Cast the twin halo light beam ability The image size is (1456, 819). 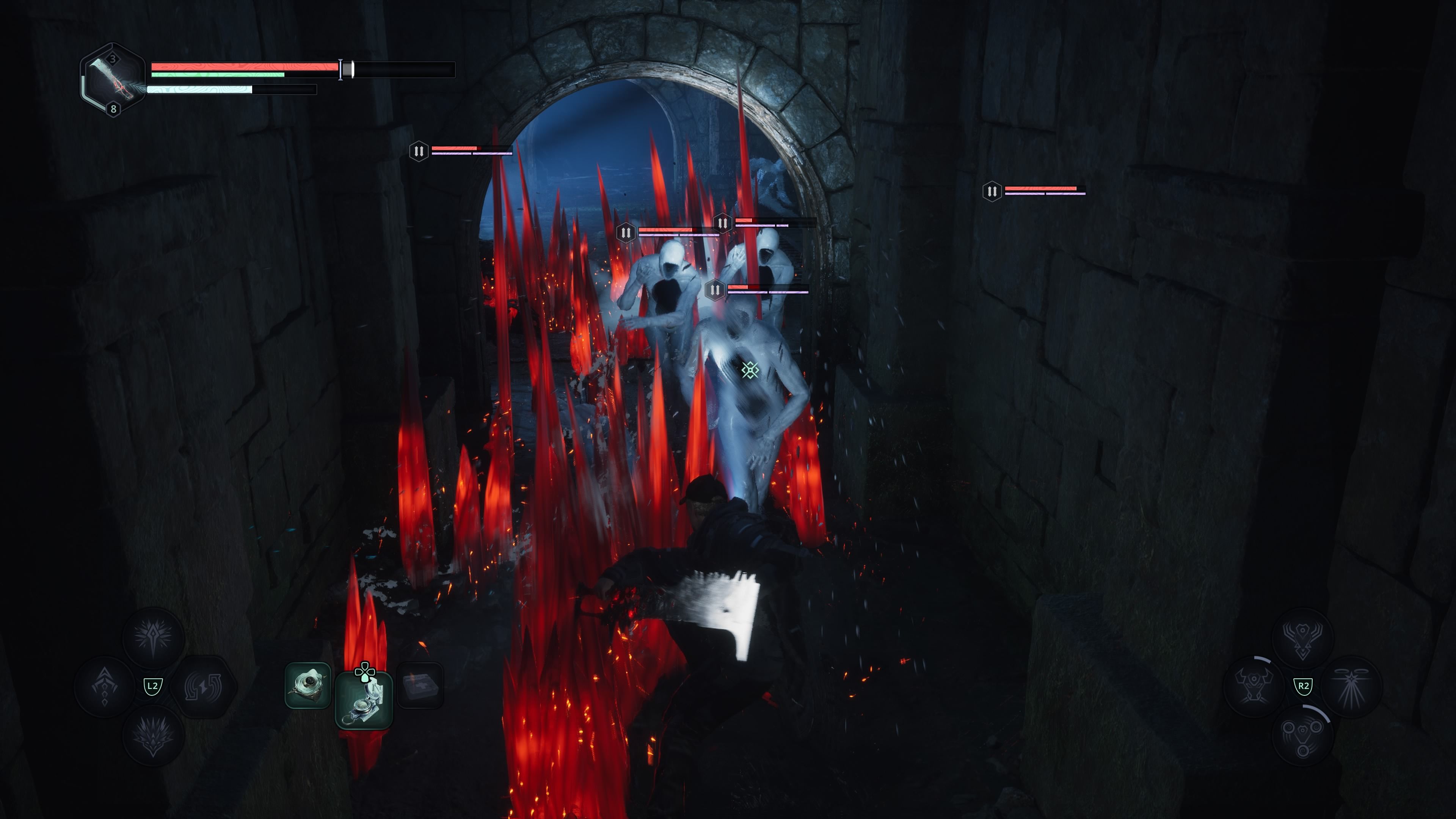1351,686
